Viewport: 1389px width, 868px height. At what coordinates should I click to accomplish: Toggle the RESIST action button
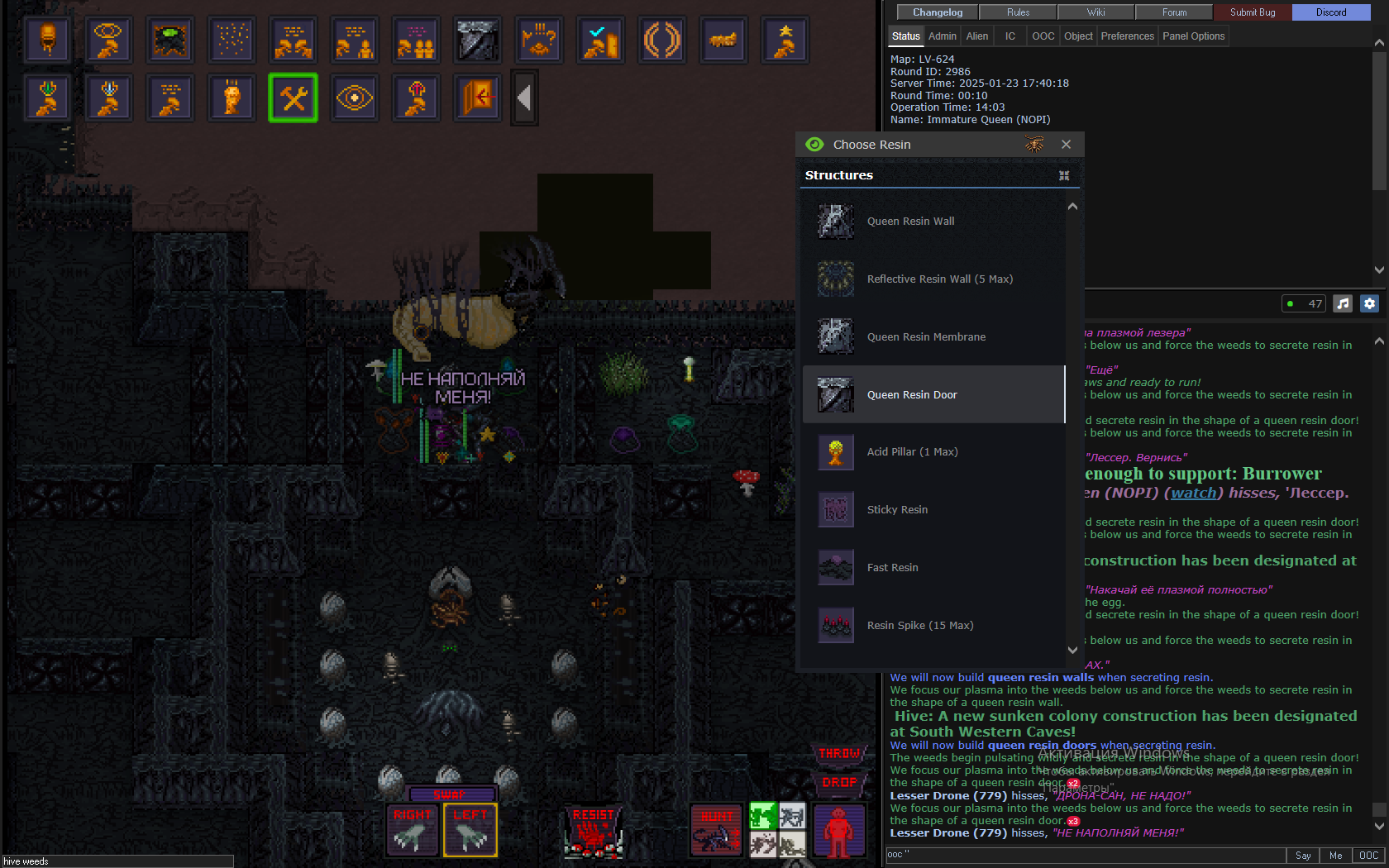click(593, 830)
